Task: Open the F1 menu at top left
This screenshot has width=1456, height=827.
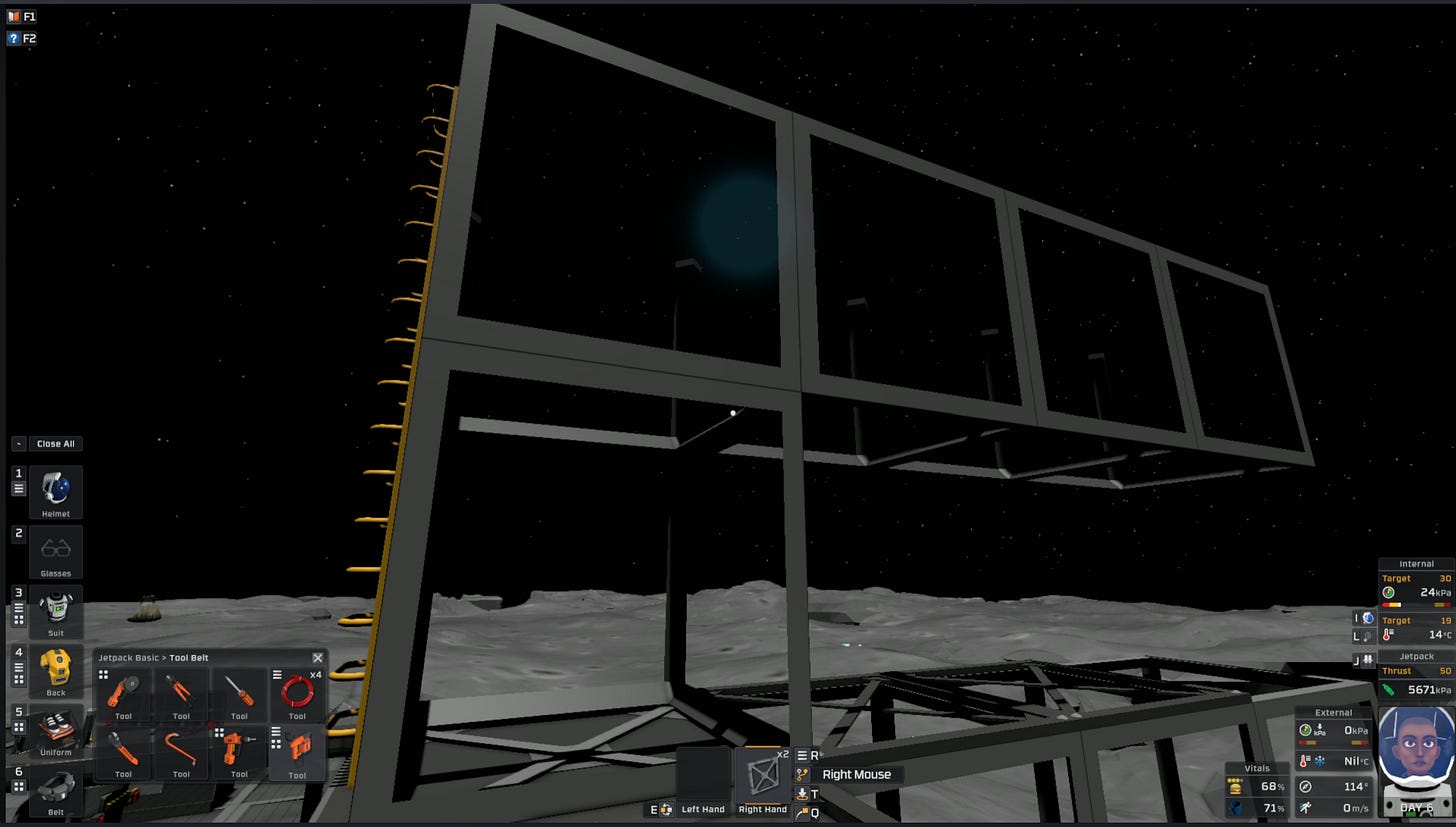Action: (x=22, y=16)
